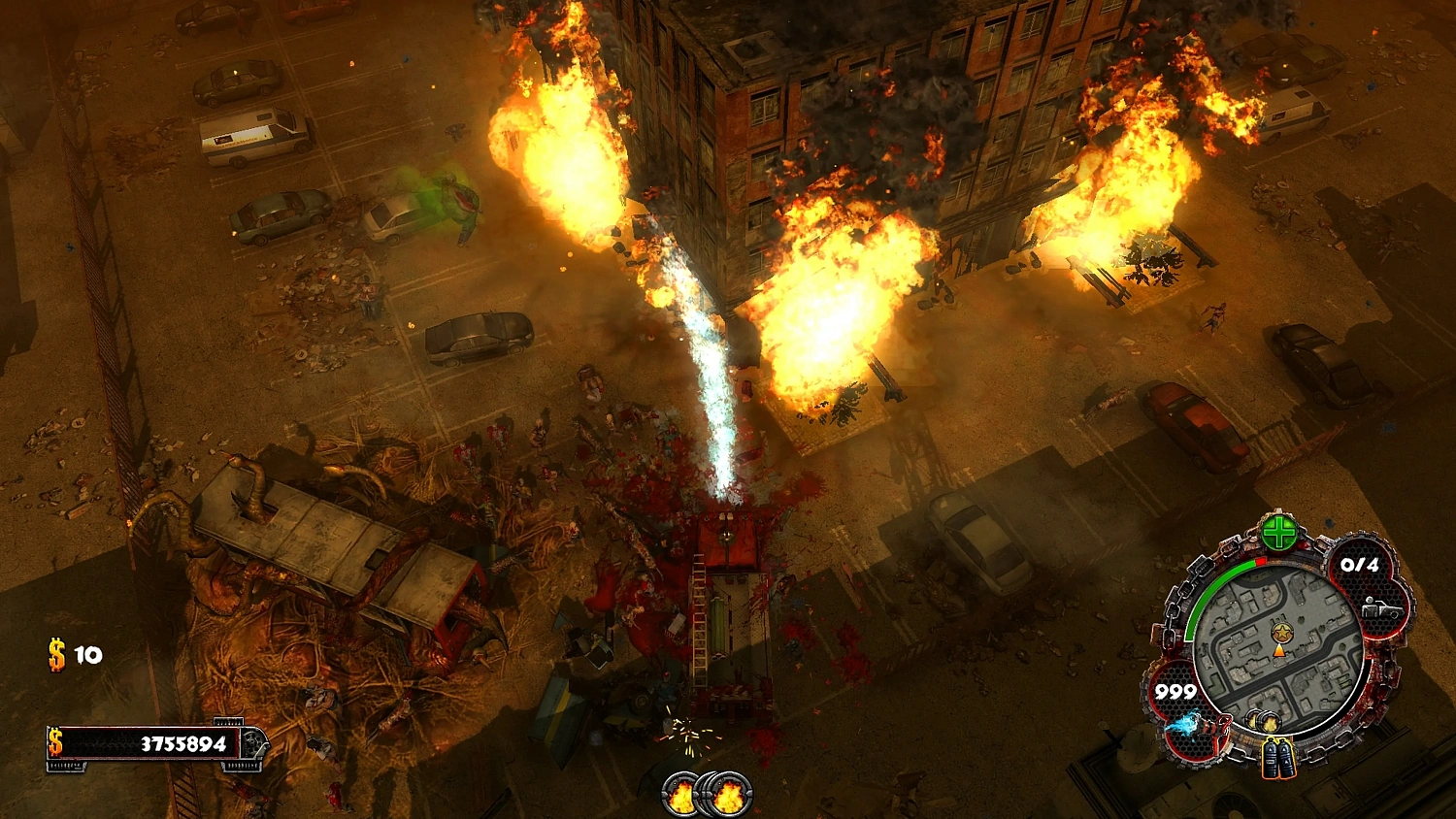Click the 999 ammo counter text
Viewport: 1456px width, 819px height.
click(1175, 690)
